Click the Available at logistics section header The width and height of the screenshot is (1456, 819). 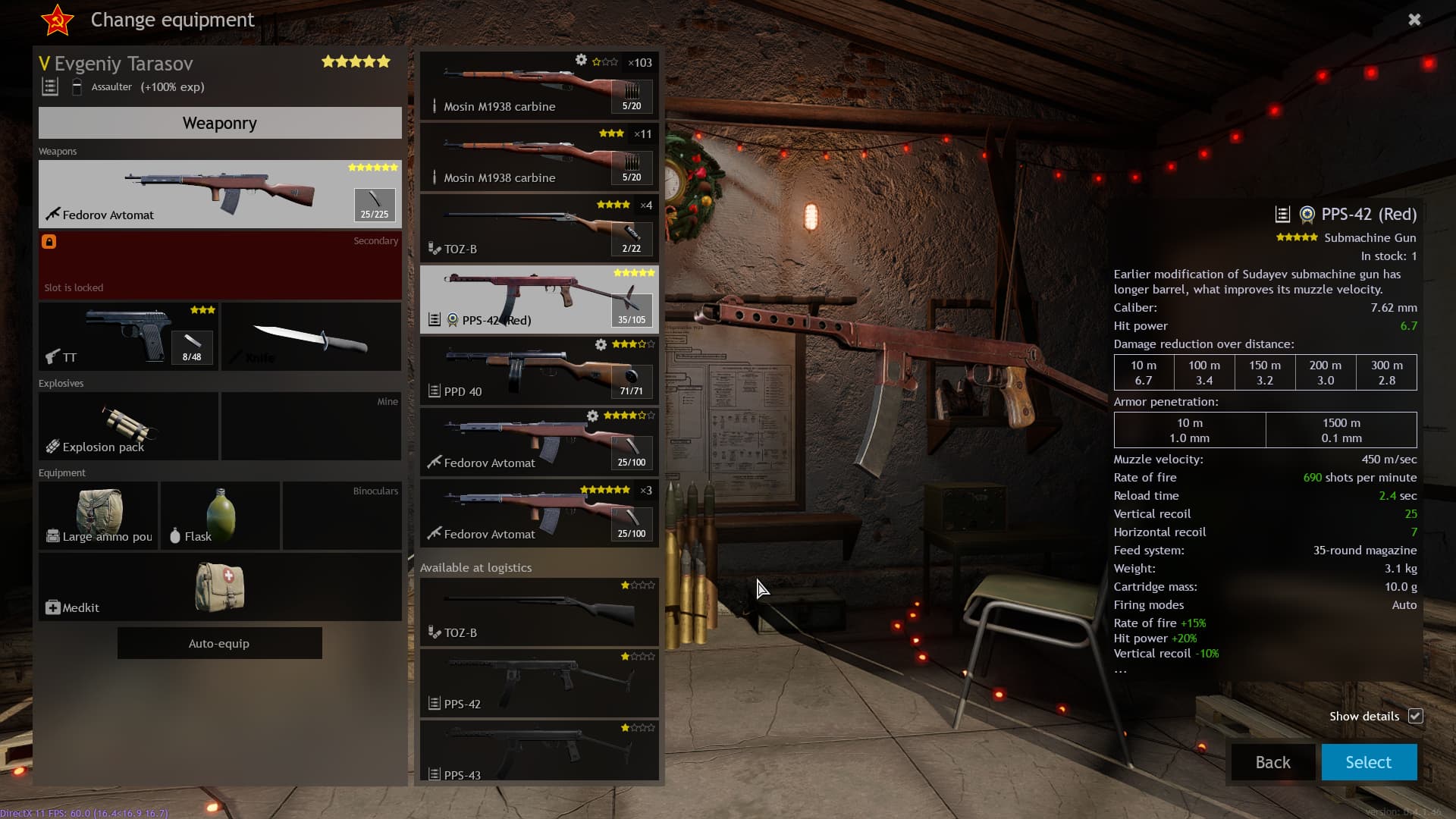(x=477, y=567)
